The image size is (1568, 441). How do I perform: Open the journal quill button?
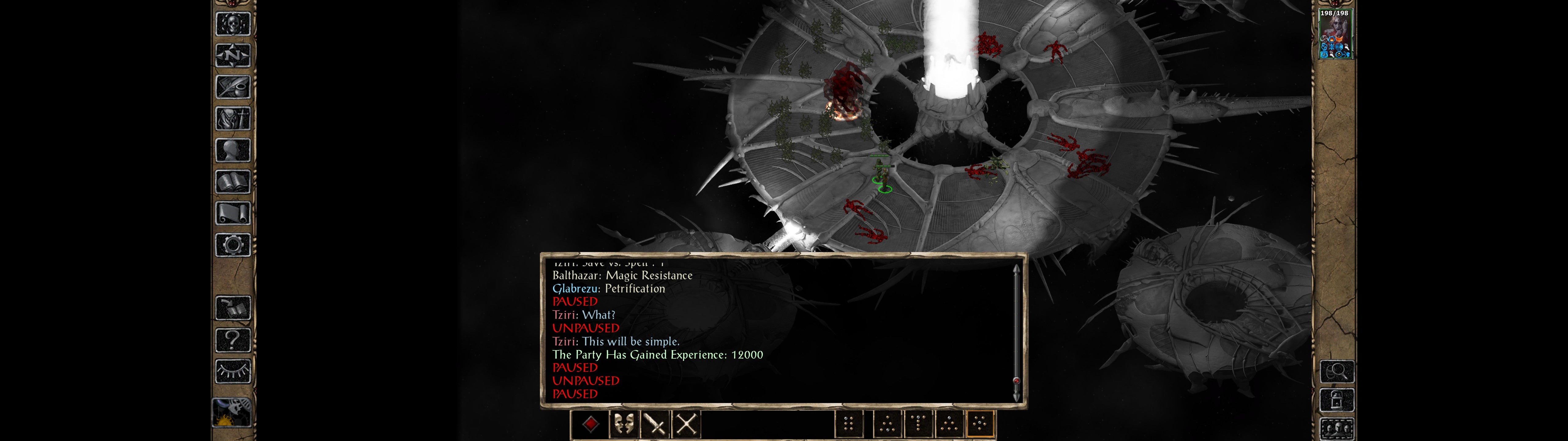[232, 87]
